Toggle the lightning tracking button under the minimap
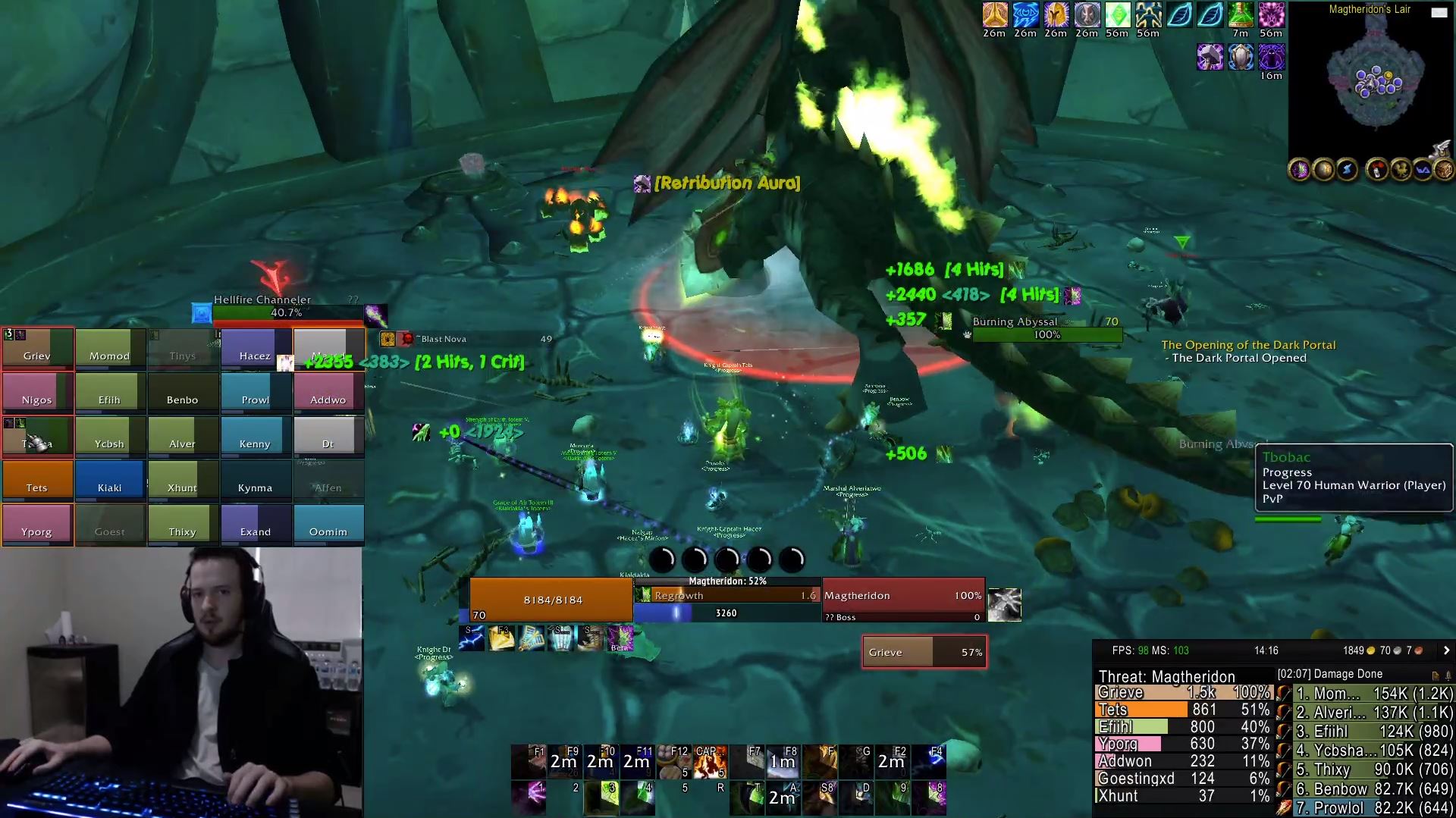The height and width of the screenshot is (818, 1456). [1348, 170]
